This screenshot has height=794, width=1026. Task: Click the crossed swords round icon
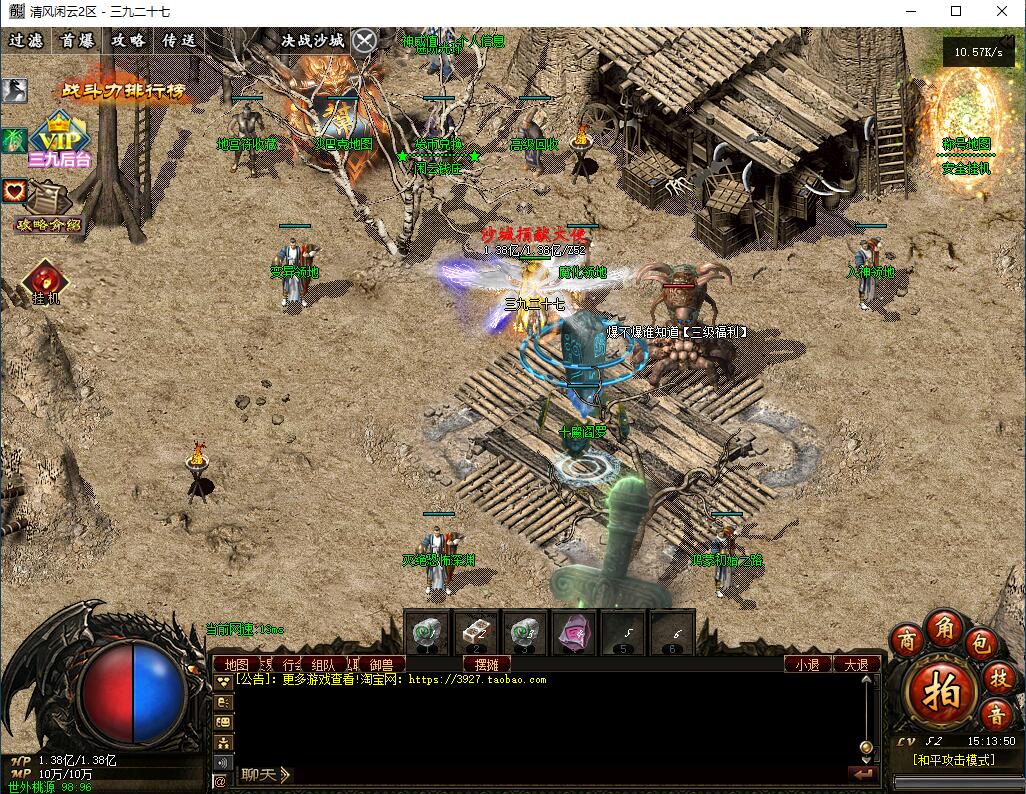pos(366,41)
